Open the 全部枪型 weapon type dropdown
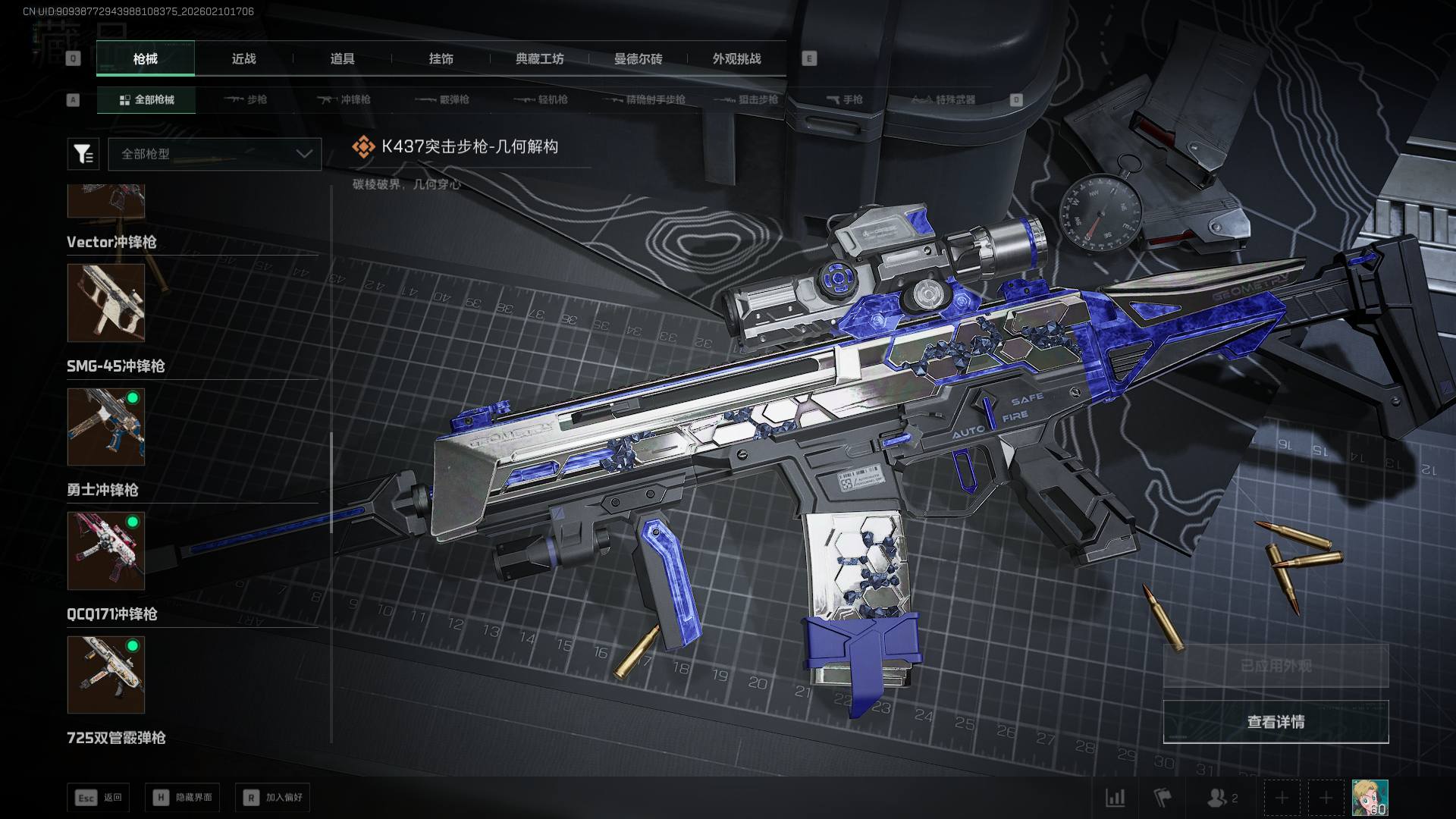Viewport: 1456px width, 819px height. 215,154
